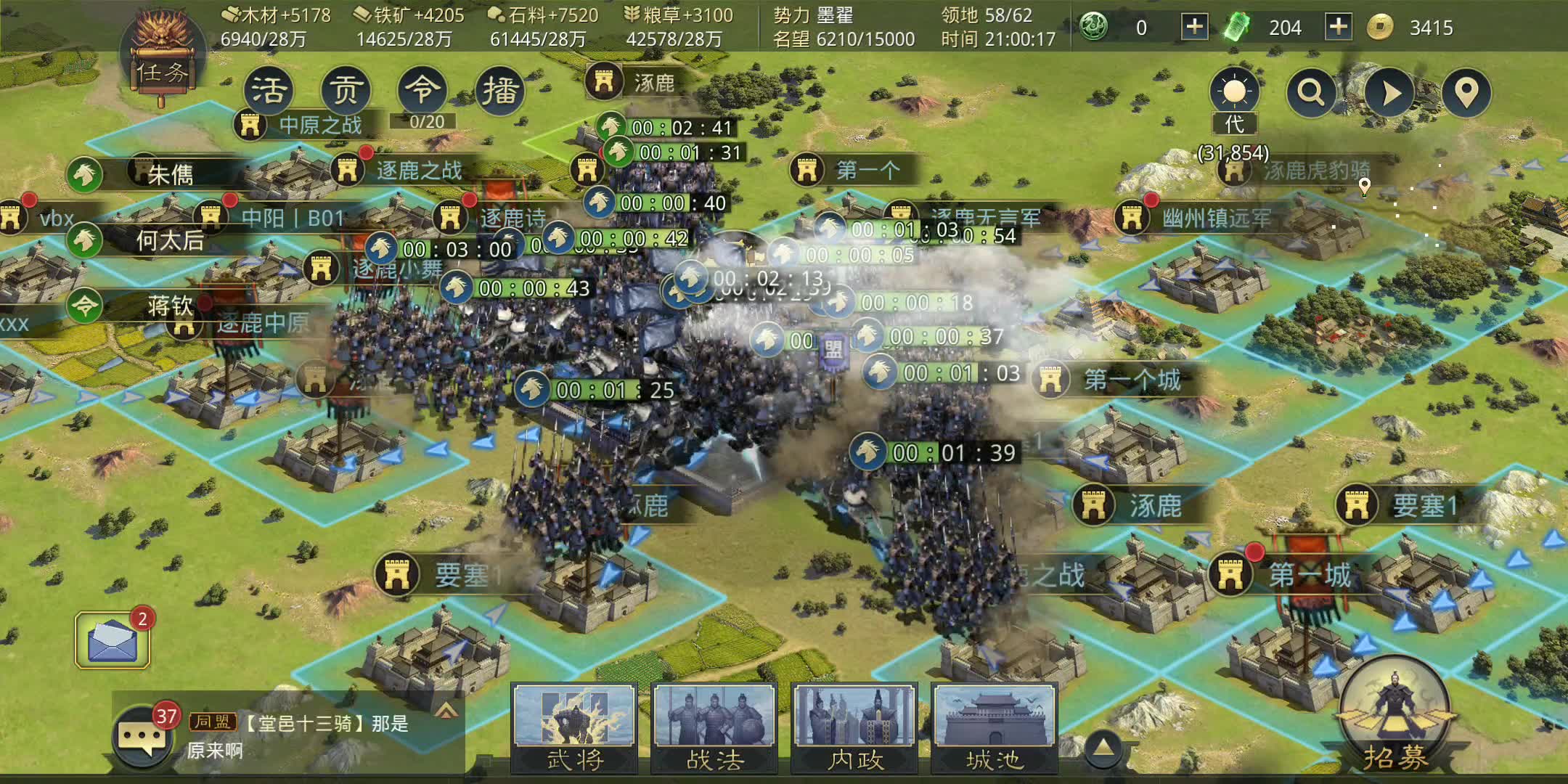Open the 活 activities button

point(269,91)
